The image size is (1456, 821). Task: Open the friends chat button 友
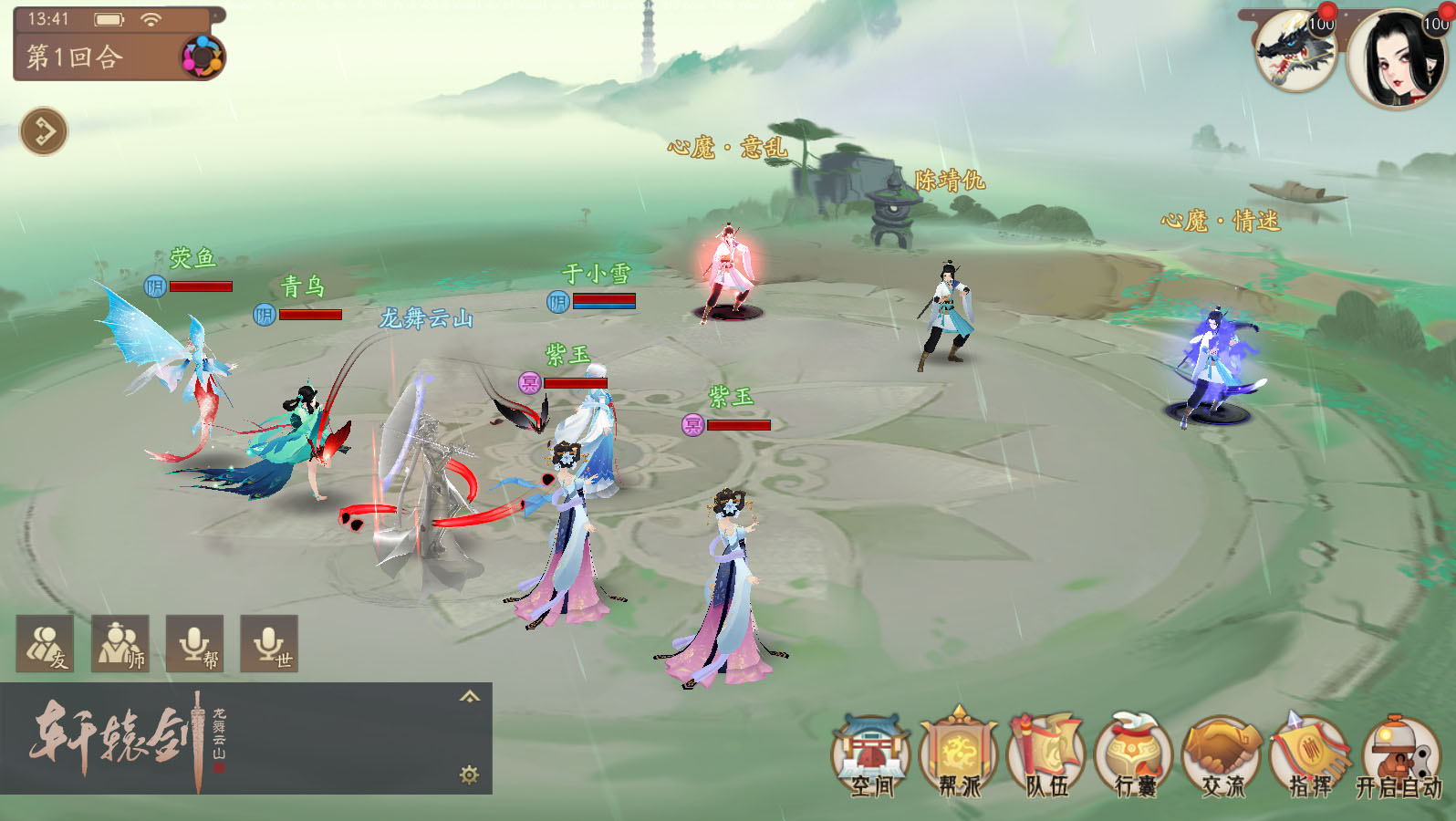point(45,644)
